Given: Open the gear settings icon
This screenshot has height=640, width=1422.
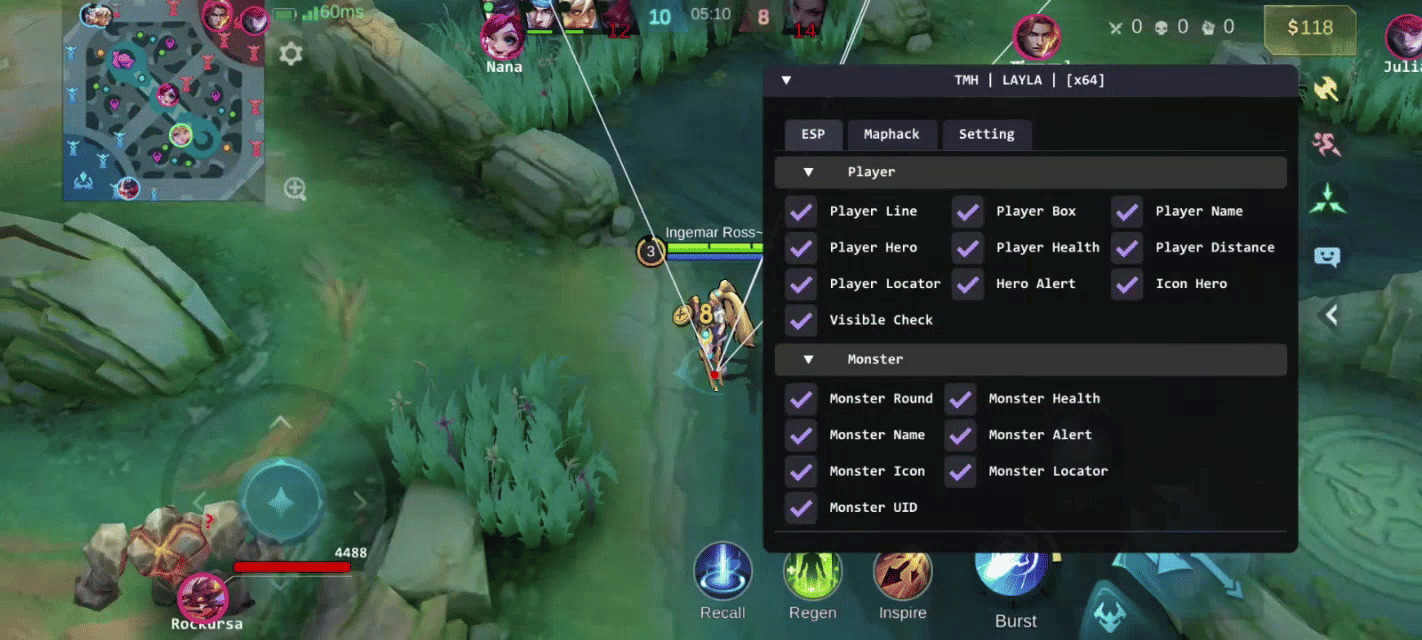Looking at the screenshot, I should click(x=291, y=54).
